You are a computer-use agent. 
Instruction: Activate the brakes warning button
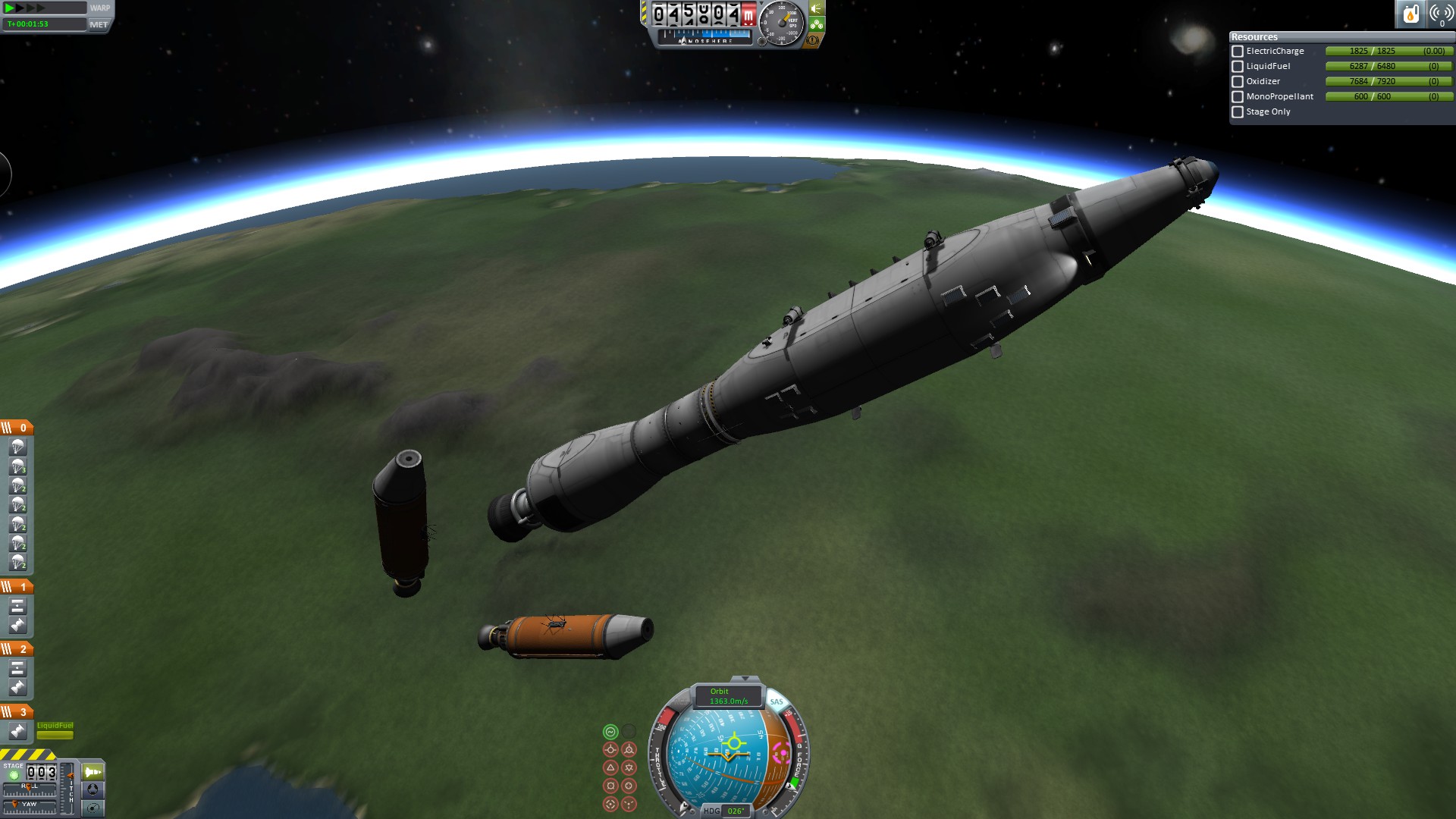[813, 40]
